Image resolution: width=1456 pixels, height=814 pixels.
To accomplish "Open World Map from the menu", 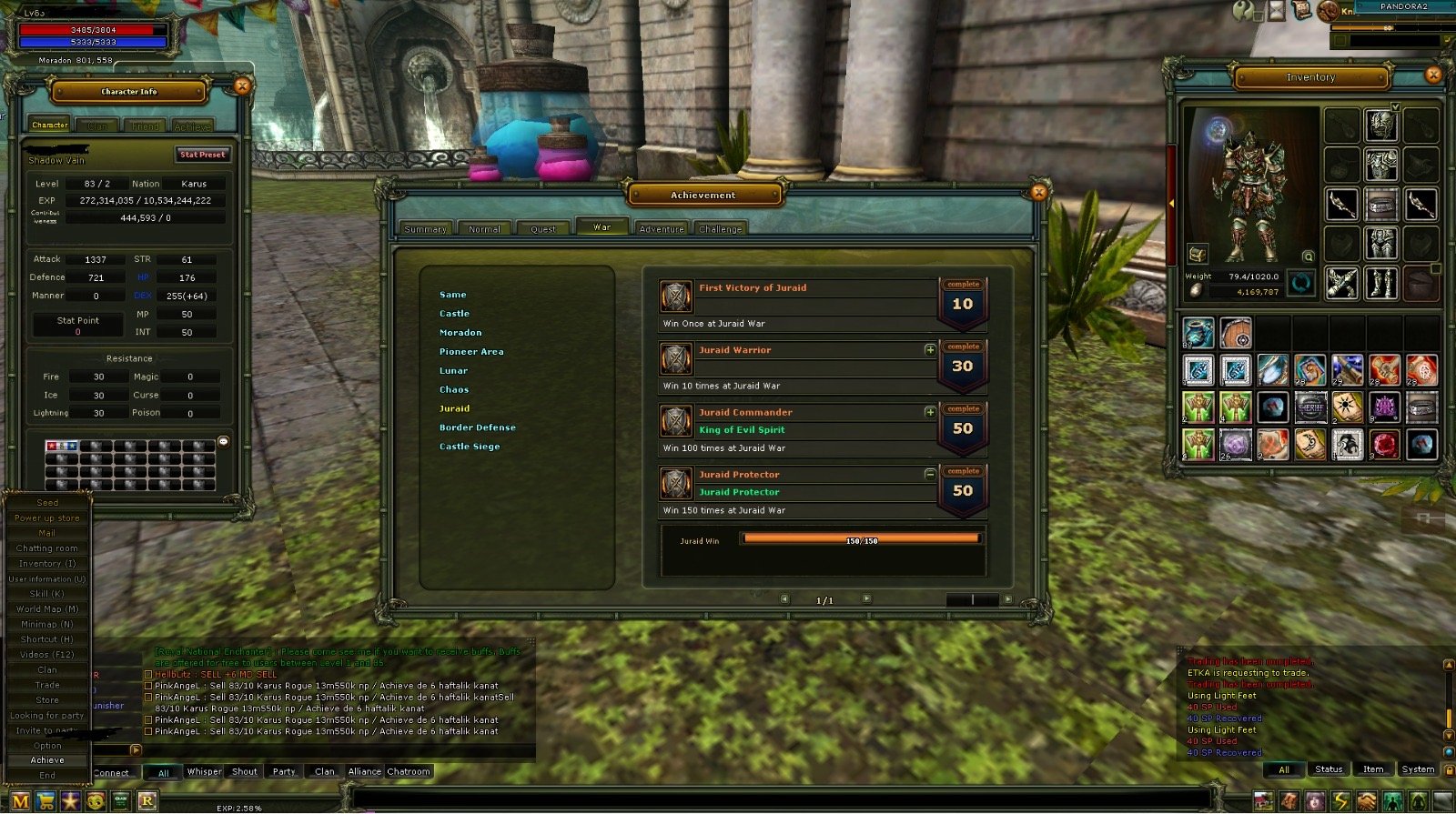I will tap(47, 609).
